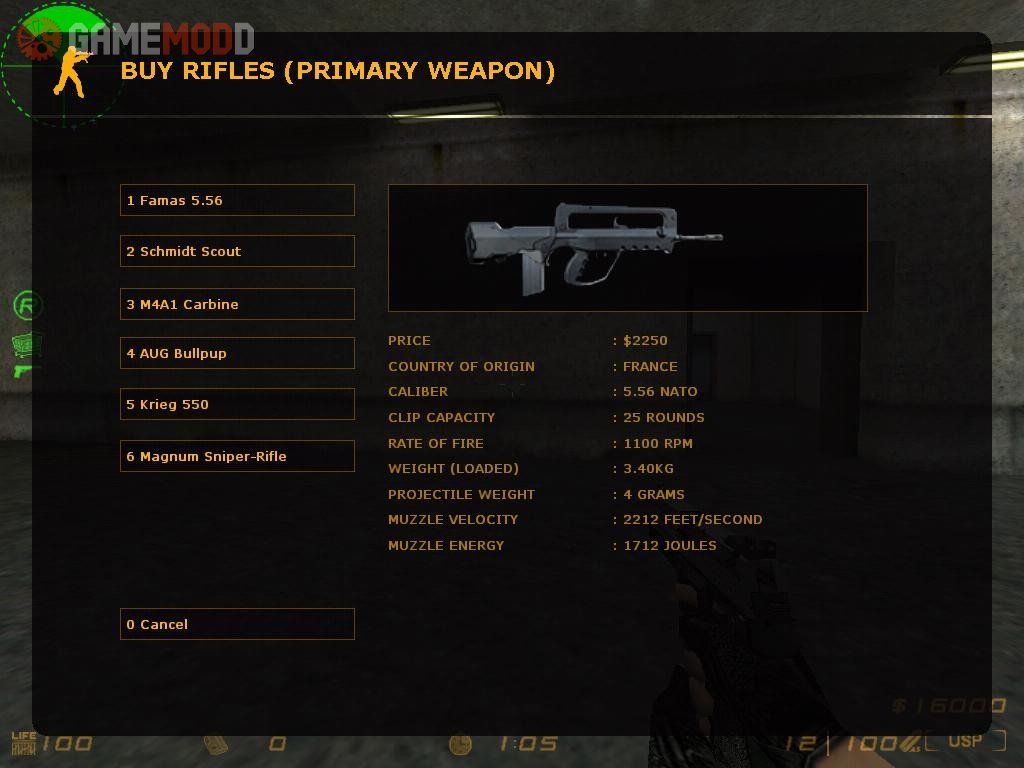Viewport: 1024px width, 768px height.
Task: Select Krieg 550 from the list
Action: (237, 404)
